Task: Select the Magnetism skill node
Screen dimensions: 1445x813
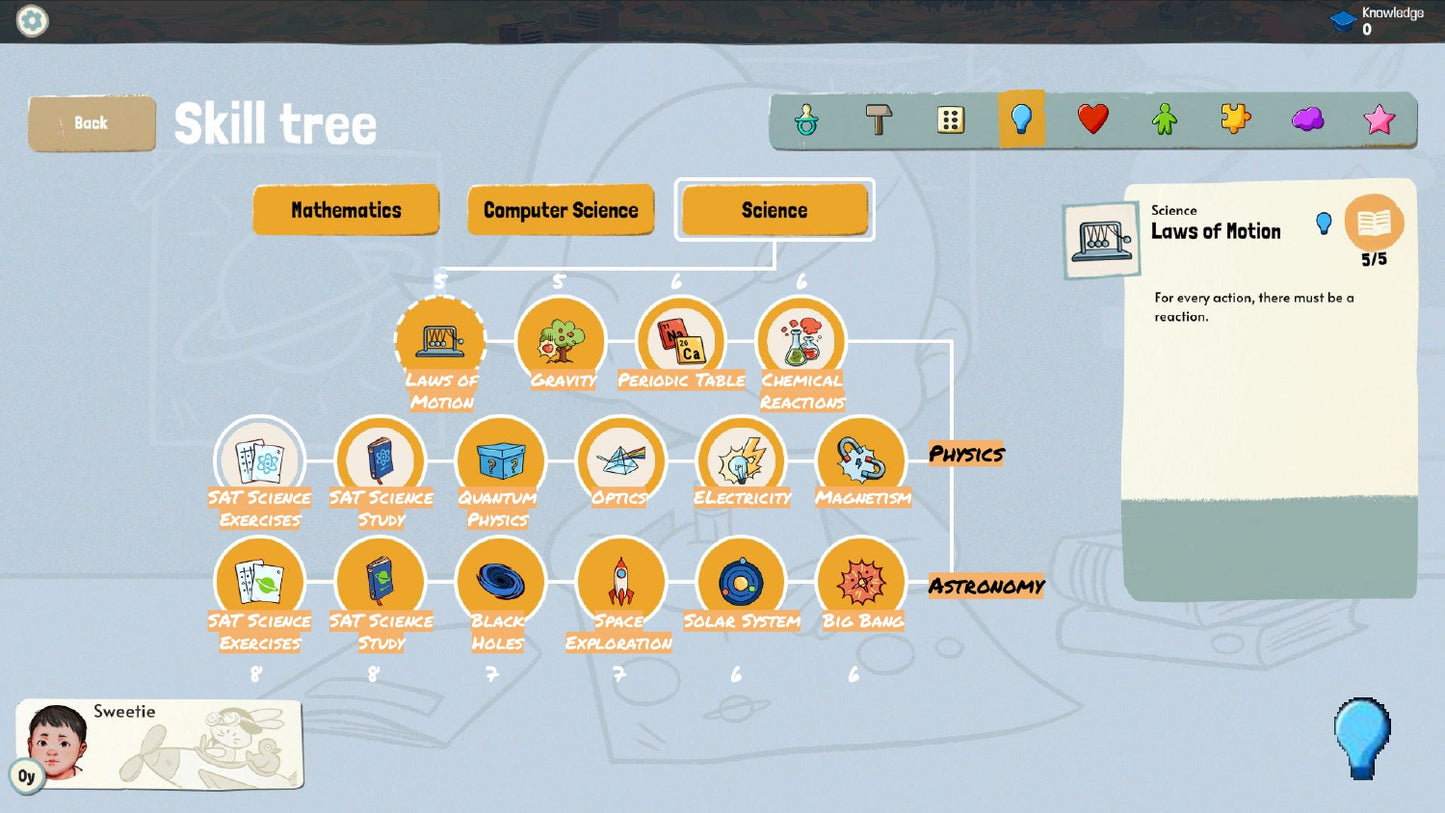Action: point(862,462)
